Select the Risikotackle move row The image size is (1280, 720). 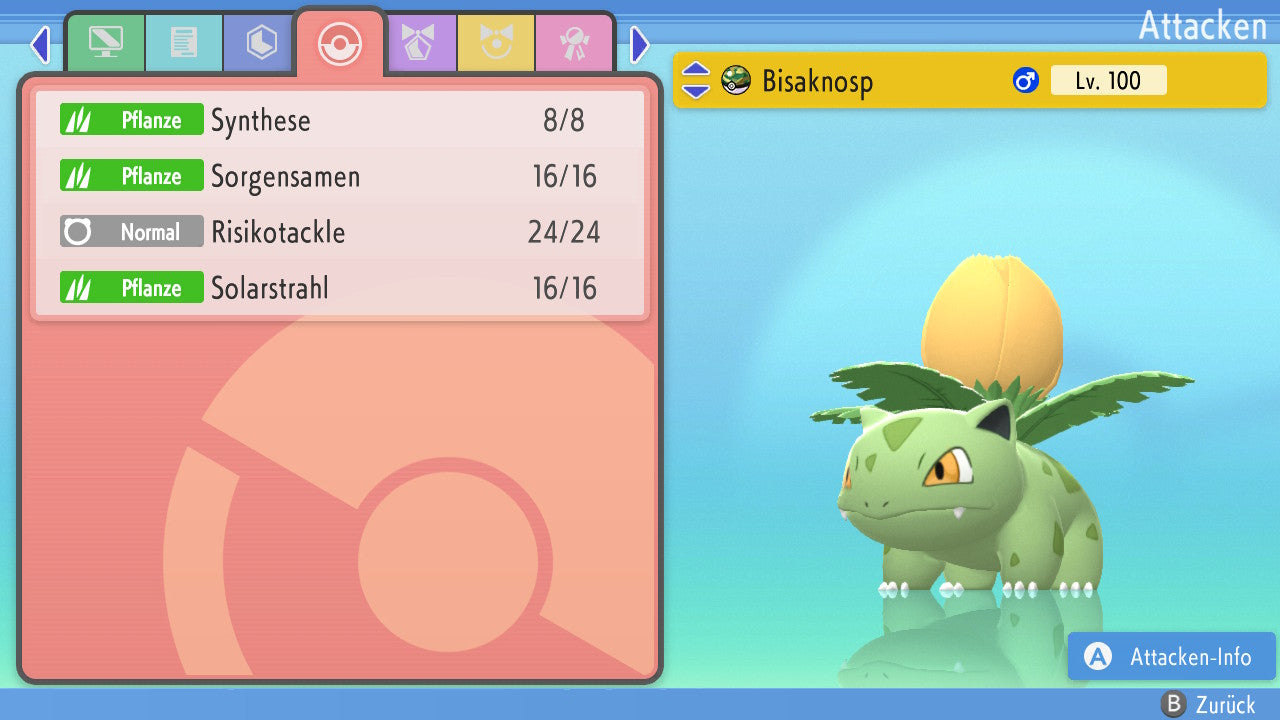click(340, 233)
